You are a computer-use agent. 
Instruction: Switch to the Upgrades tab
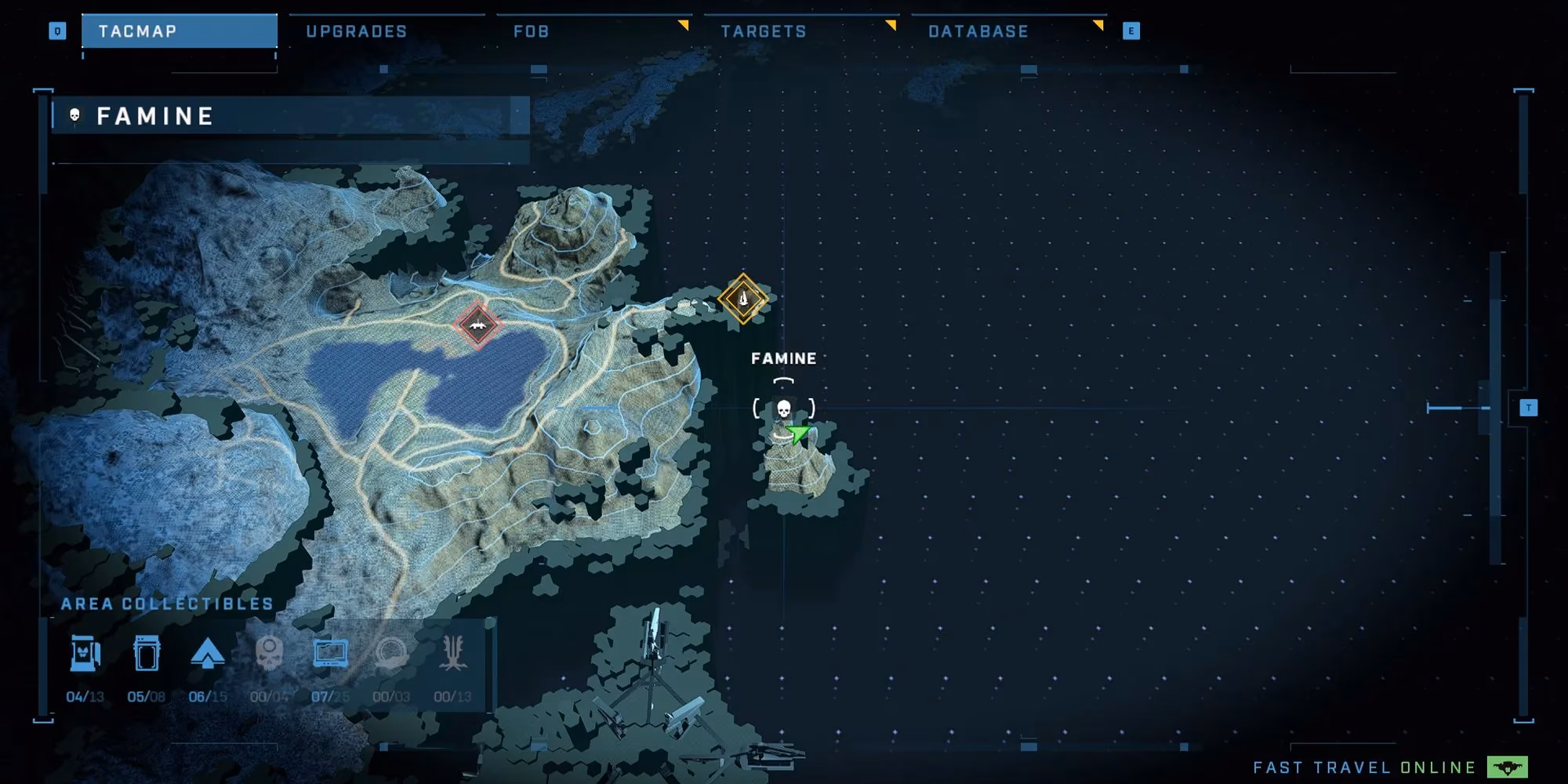point(357,31)
